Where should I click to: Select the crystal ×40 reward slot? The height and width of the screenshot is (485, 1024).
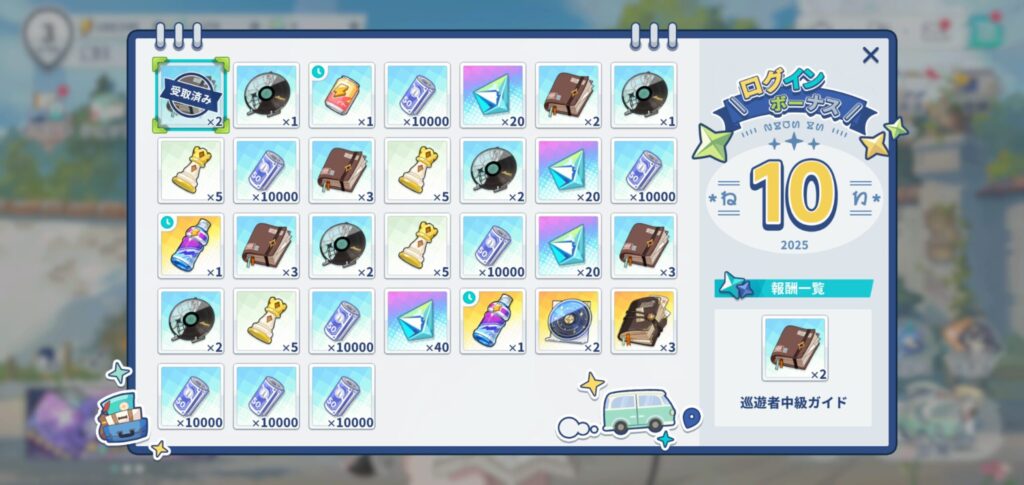pos(418,321)
